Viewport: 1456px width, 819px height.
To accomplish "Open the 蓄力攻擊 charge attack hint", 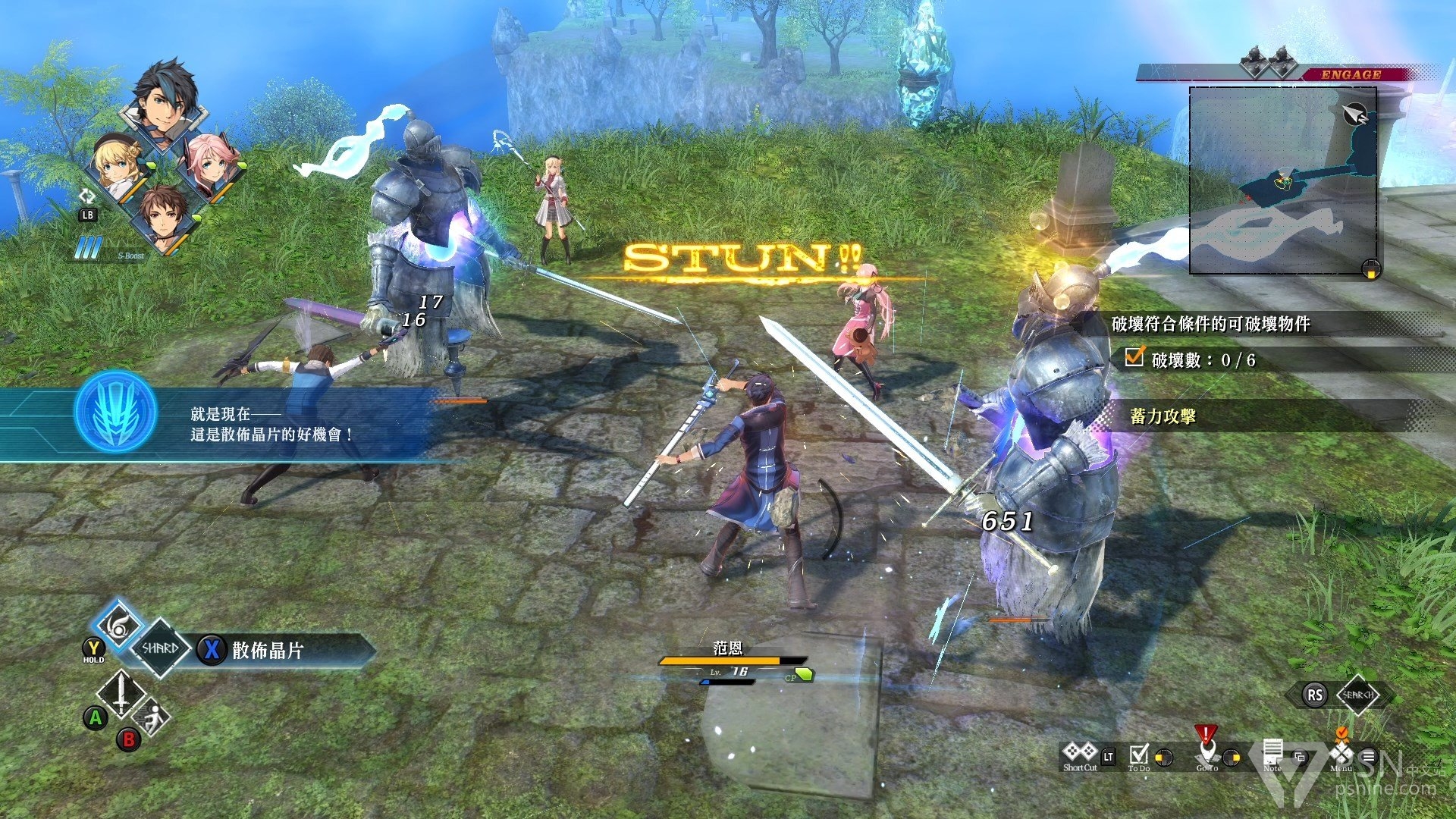I will point(1163,416).
